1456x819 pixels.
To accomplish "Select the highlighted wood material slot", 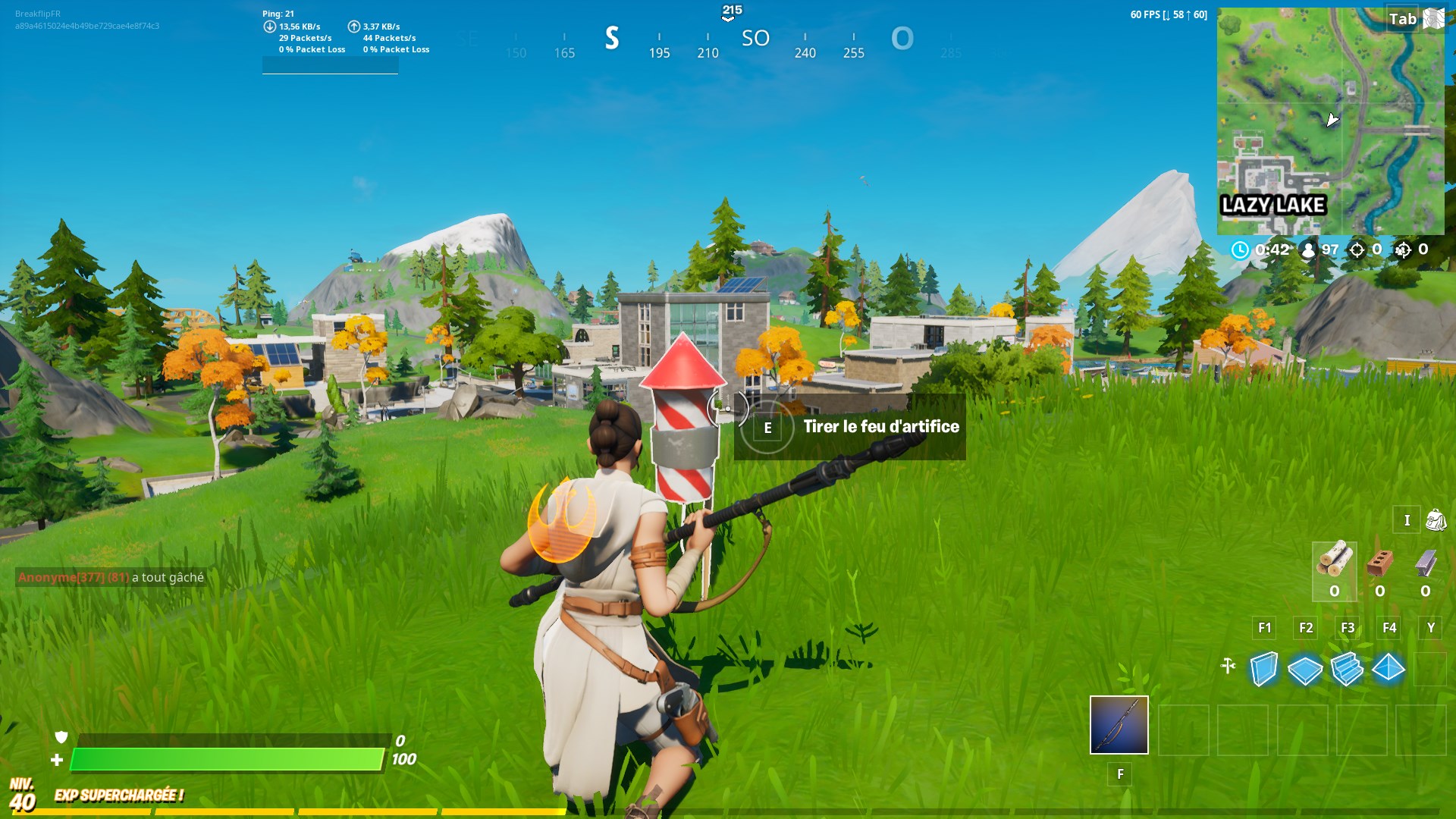I will pos(1334,573).
